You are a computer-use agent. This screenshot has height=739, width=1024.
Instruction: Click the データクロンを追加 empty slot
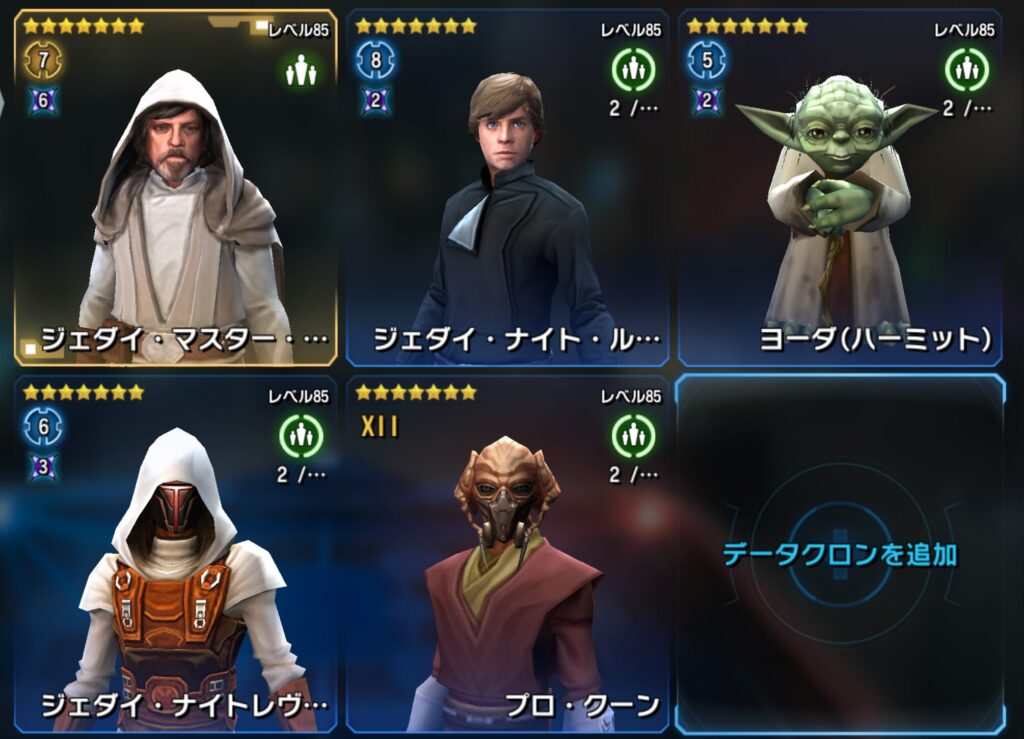pos(840,553)
